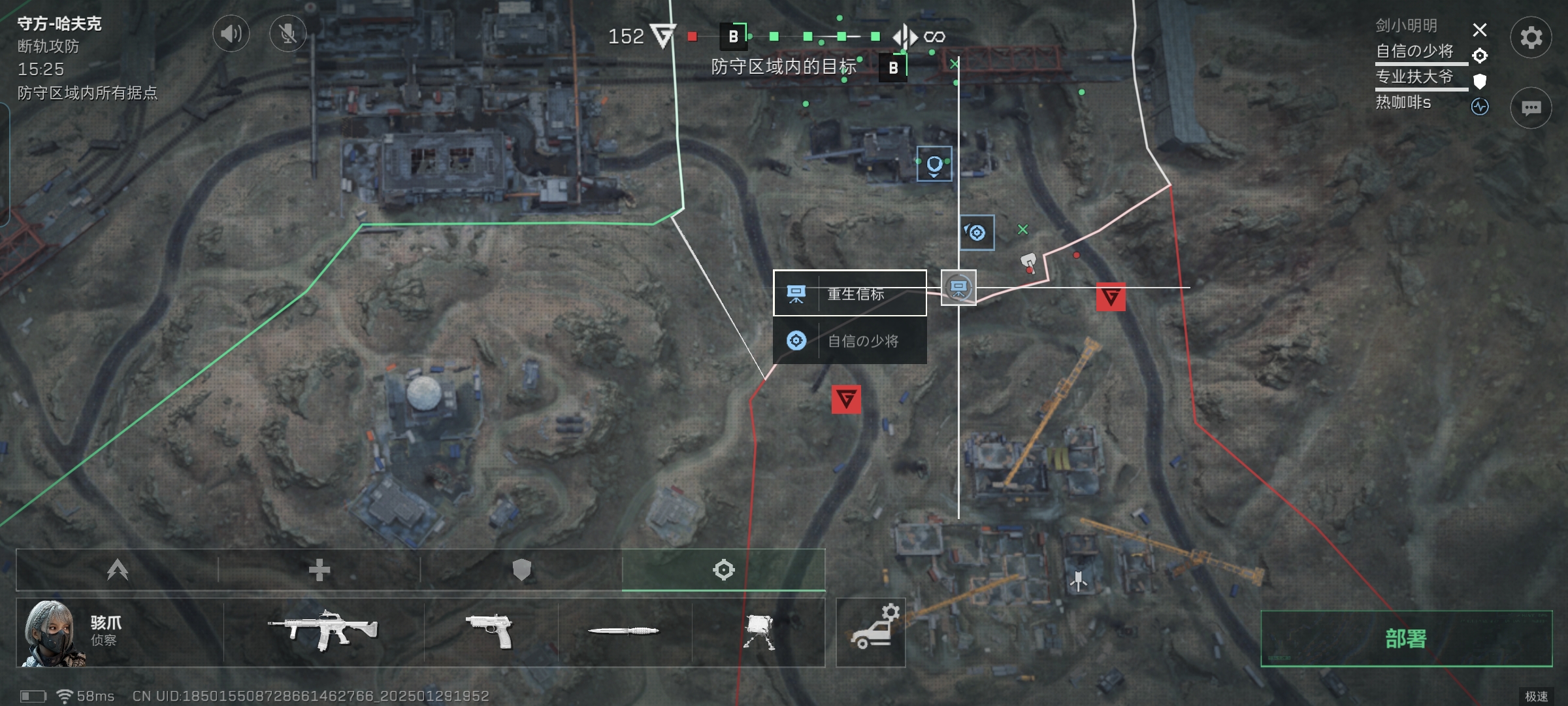Select the respawn beacon marker on map
This screenshot has height=706, width=1568.
[x=958, y=288]
